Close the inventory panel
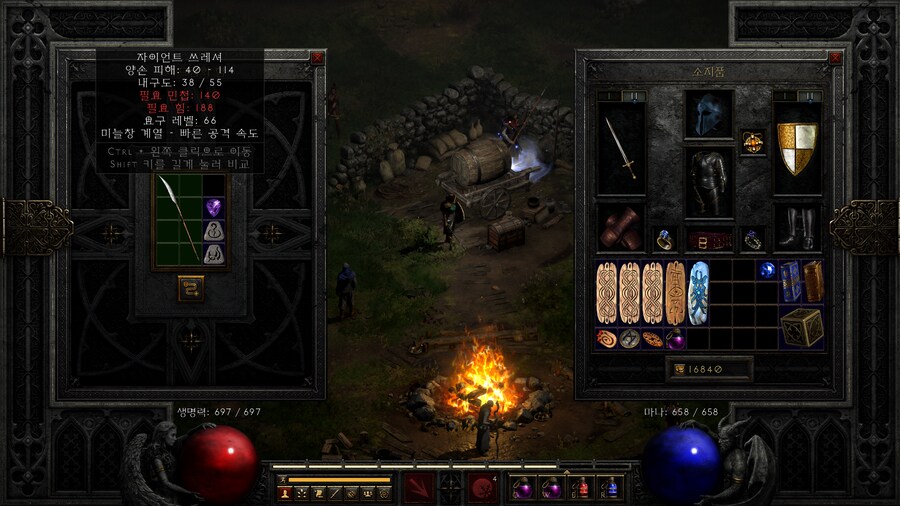The image size is (900, 506). coord(838,58)
